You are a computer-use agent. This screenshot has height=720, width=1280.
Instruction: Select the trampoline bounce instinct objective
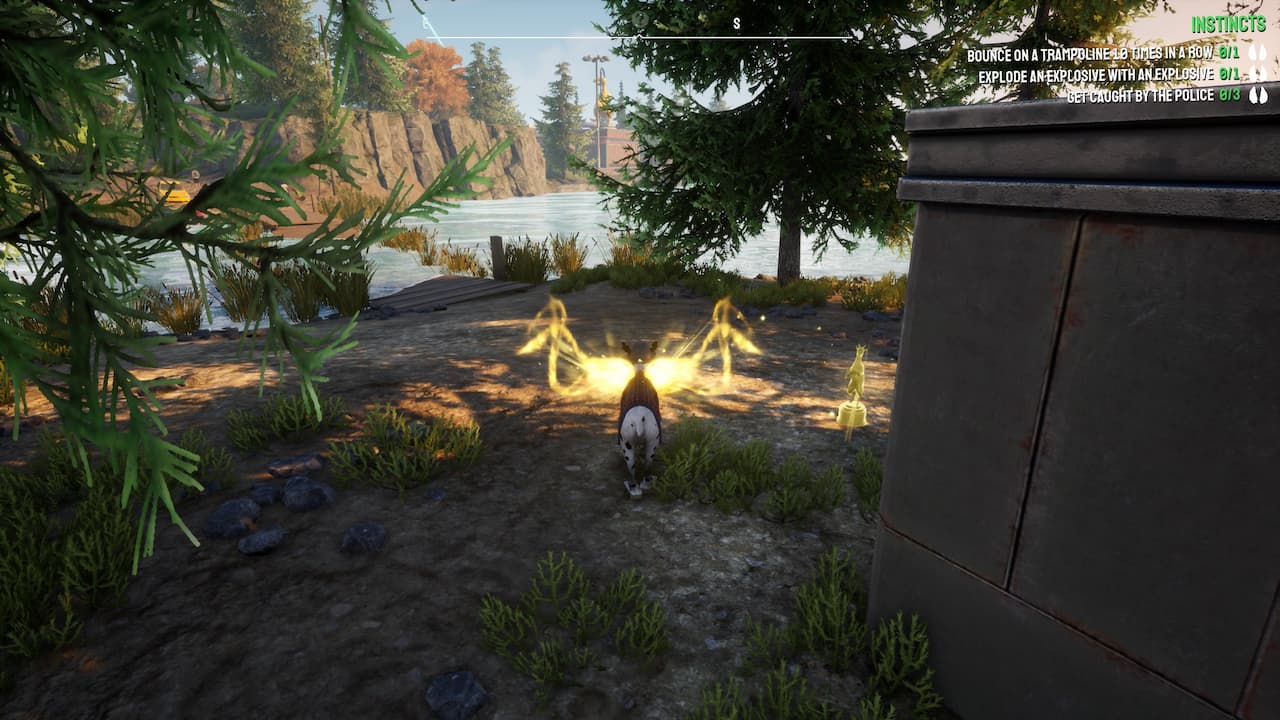(x=1090, y=54)
